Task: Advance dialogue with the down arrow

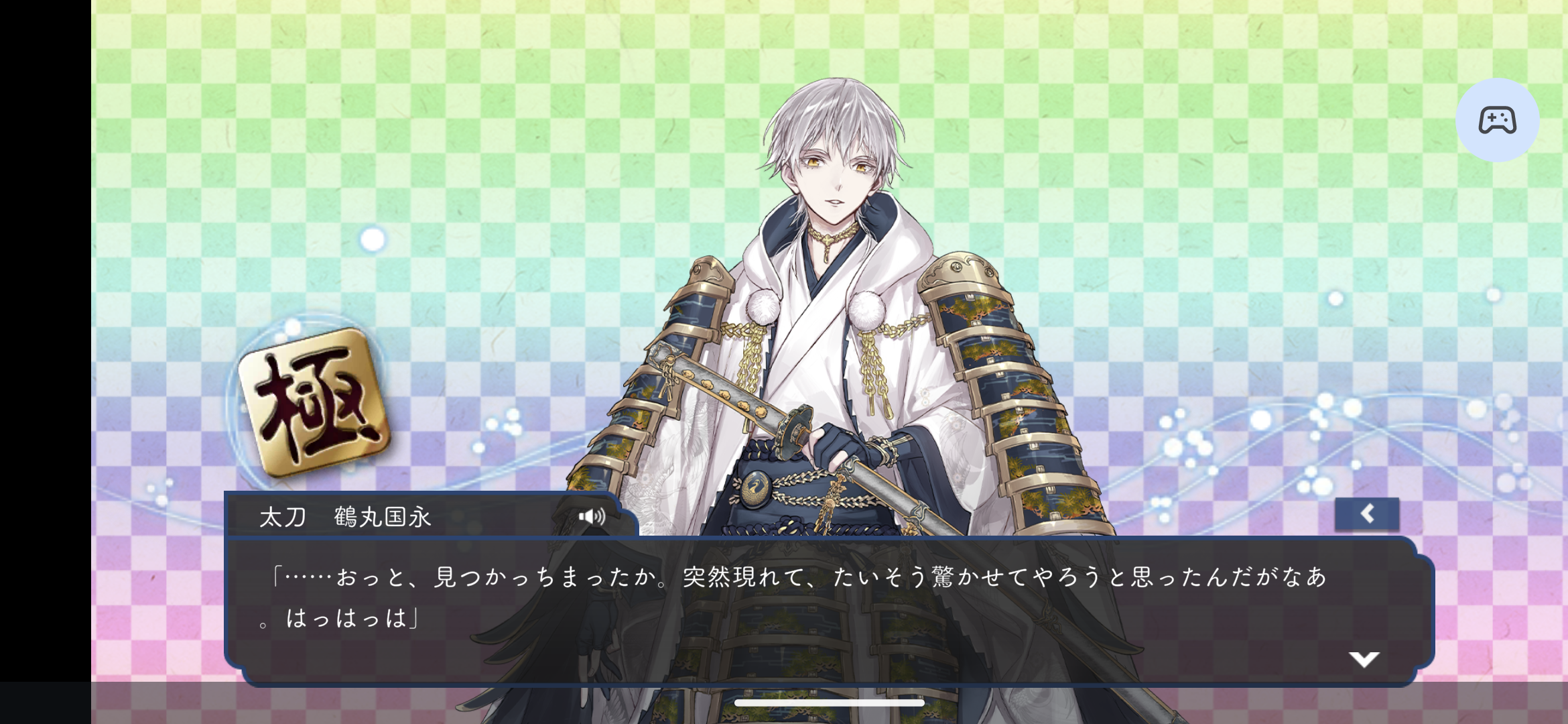Action: point(1364,659)
